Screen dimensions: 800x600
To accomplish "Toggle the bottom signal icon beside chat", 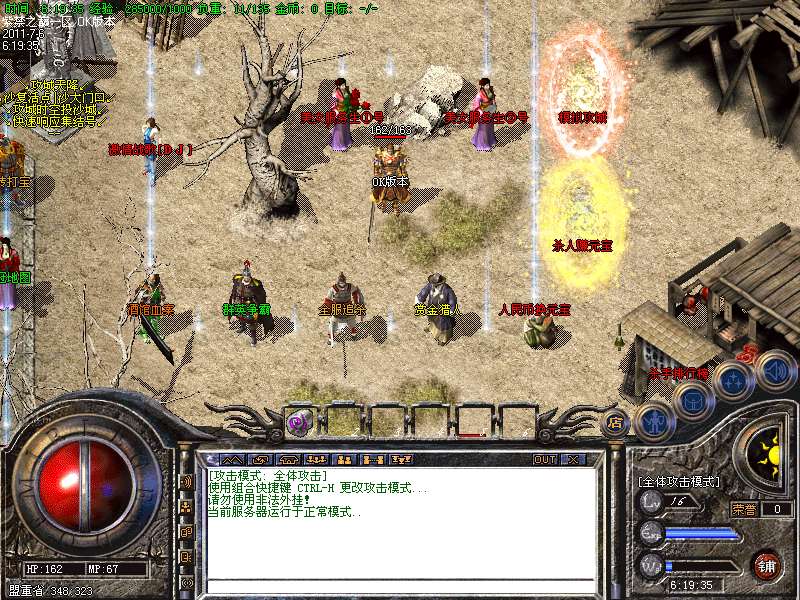I will 187,582.
